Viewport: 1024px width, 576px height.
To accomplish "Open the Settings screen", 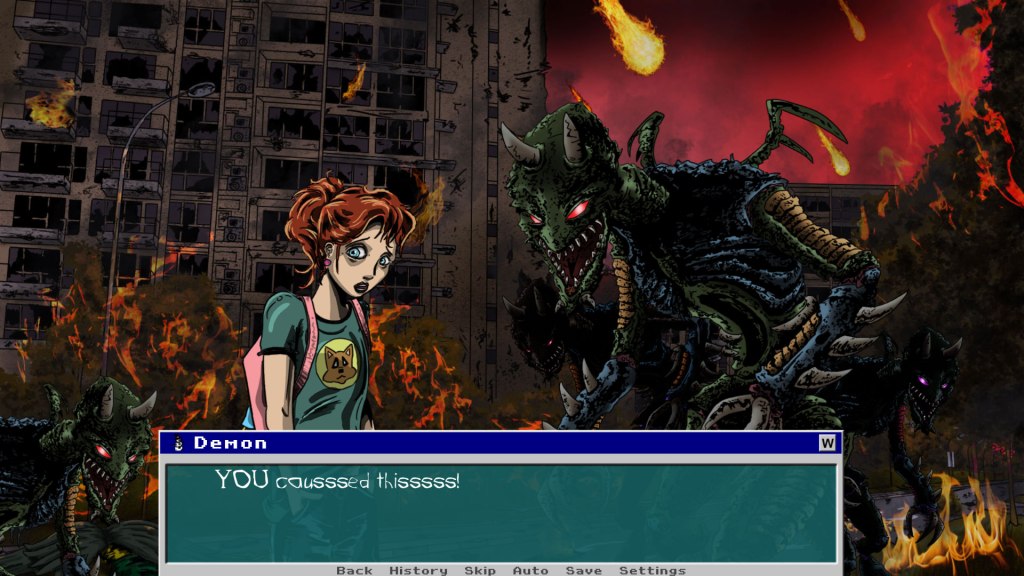I will pos(652,570).
